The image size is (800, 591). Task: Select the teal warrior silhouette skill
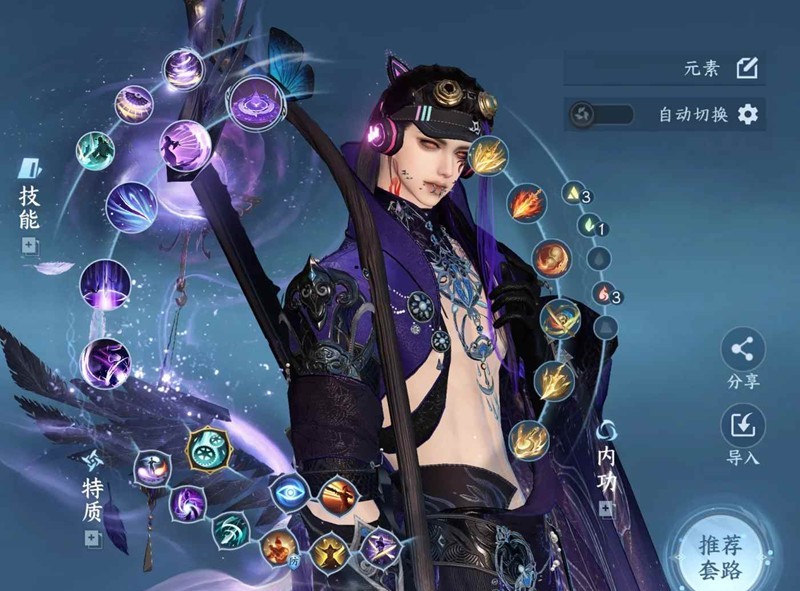click(96, 151)
